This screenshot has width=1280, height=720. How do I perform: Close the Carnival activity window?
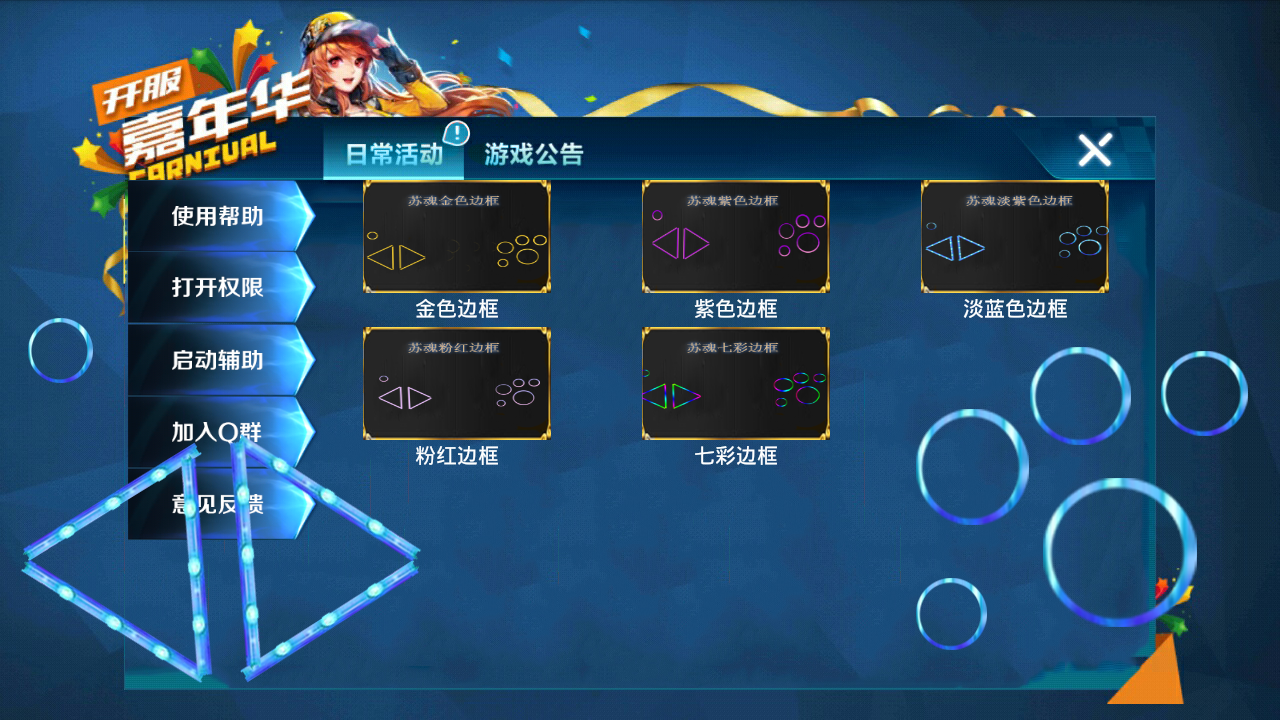tap(1094, 151)
